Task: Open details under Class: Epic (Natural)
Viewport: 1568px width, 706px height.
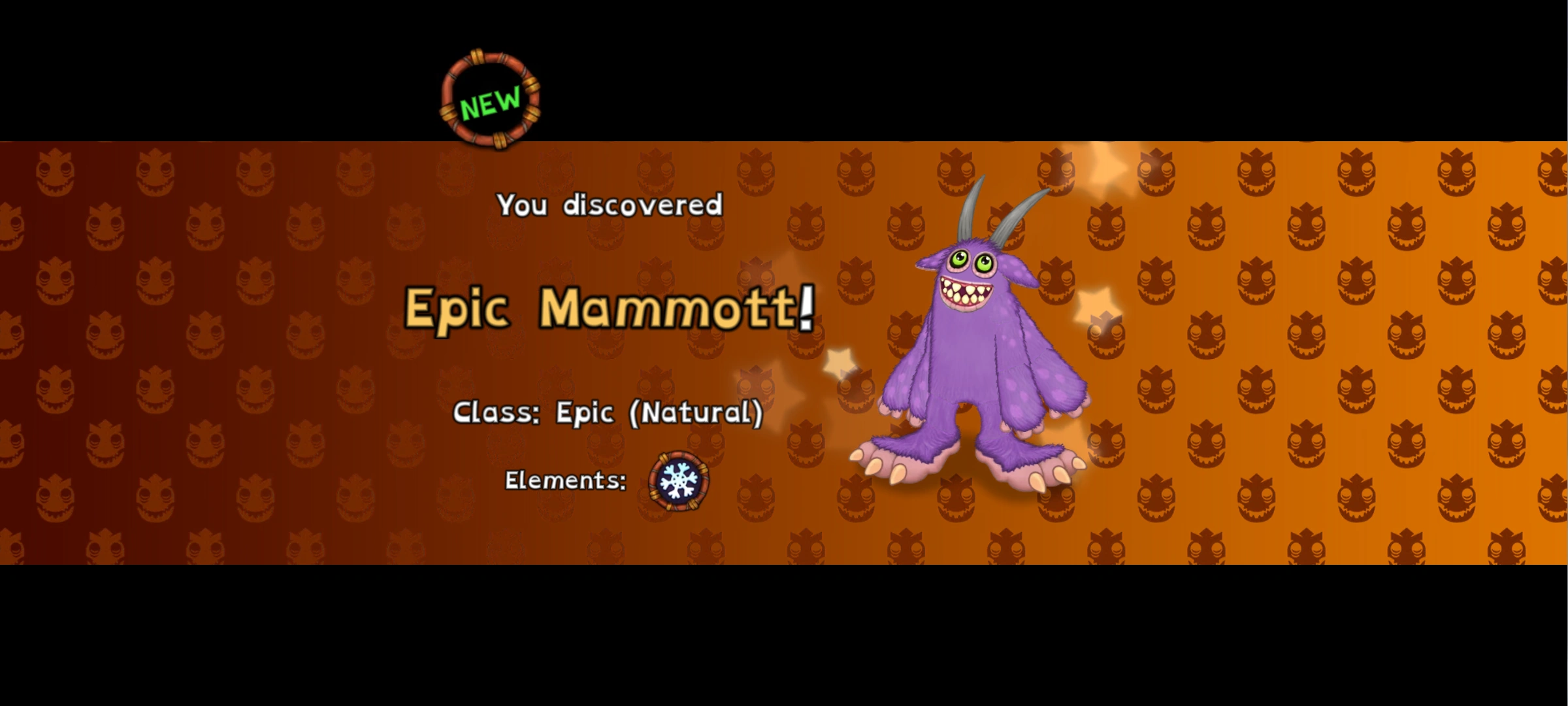Action: click(x=608, y=412)
